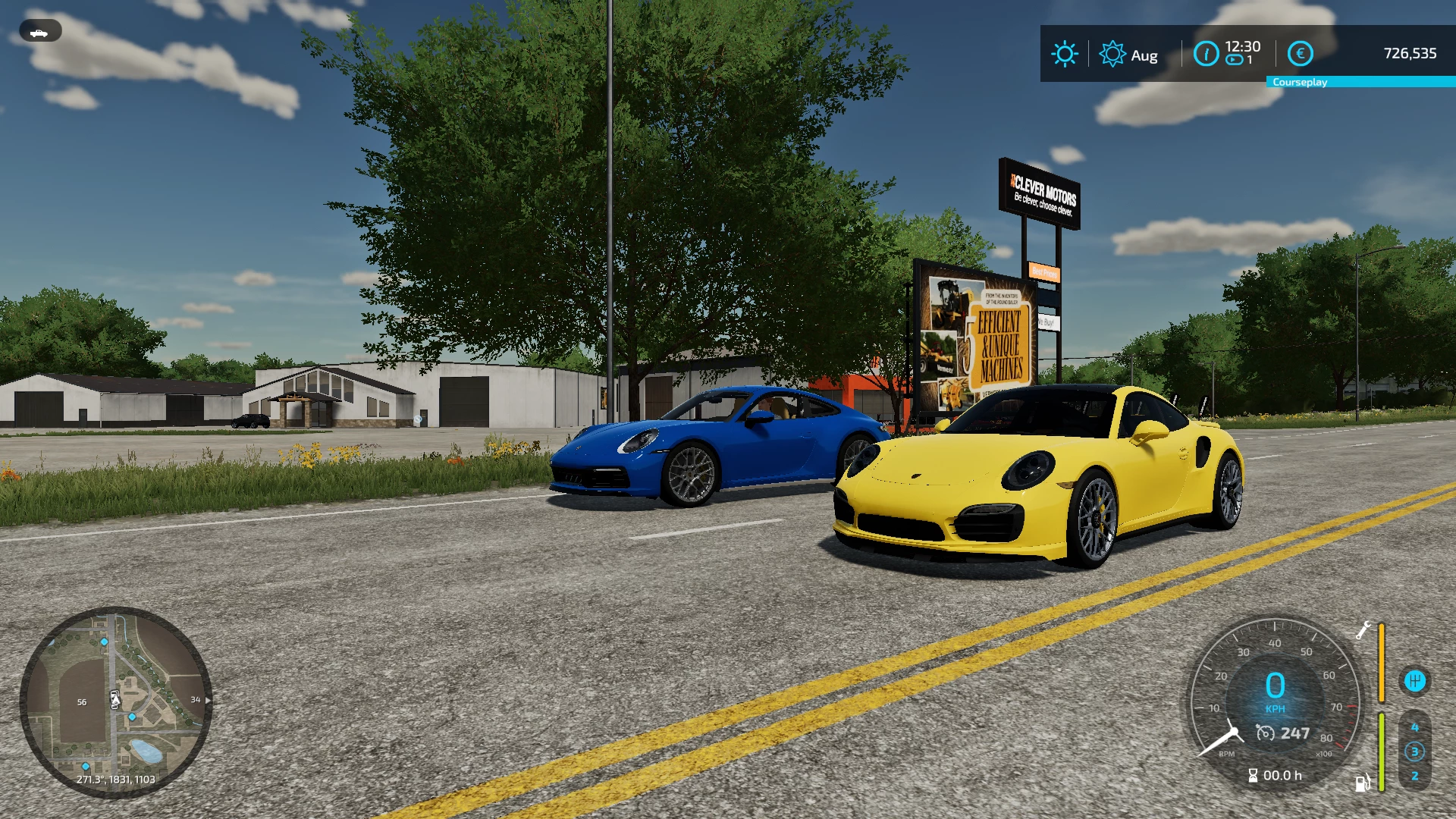Click field number 56 on the minimap
1456x819 pixels.
click(80, 702)
